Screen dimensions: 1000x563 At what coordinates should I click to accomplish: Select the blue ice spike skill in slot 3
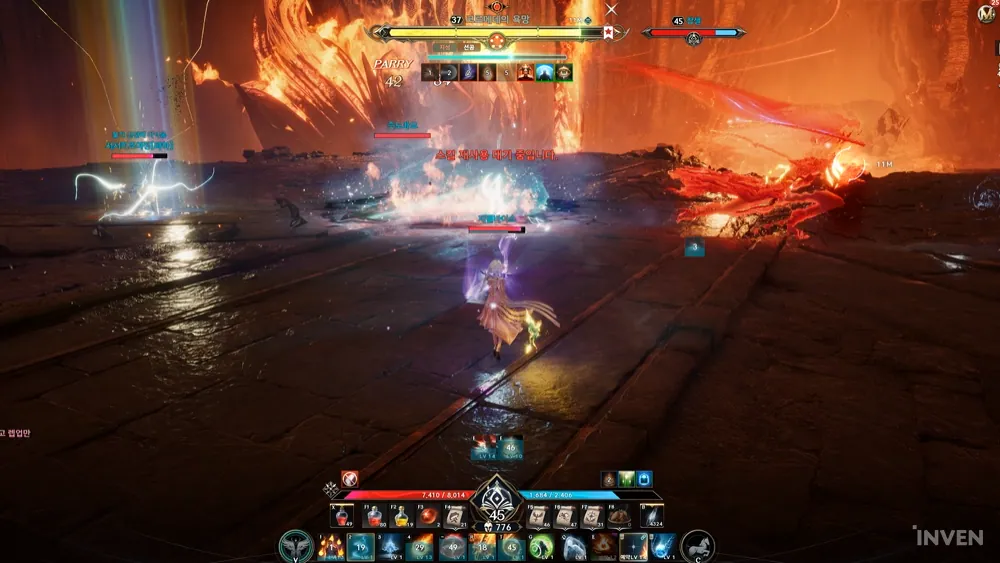coord(391,547)
